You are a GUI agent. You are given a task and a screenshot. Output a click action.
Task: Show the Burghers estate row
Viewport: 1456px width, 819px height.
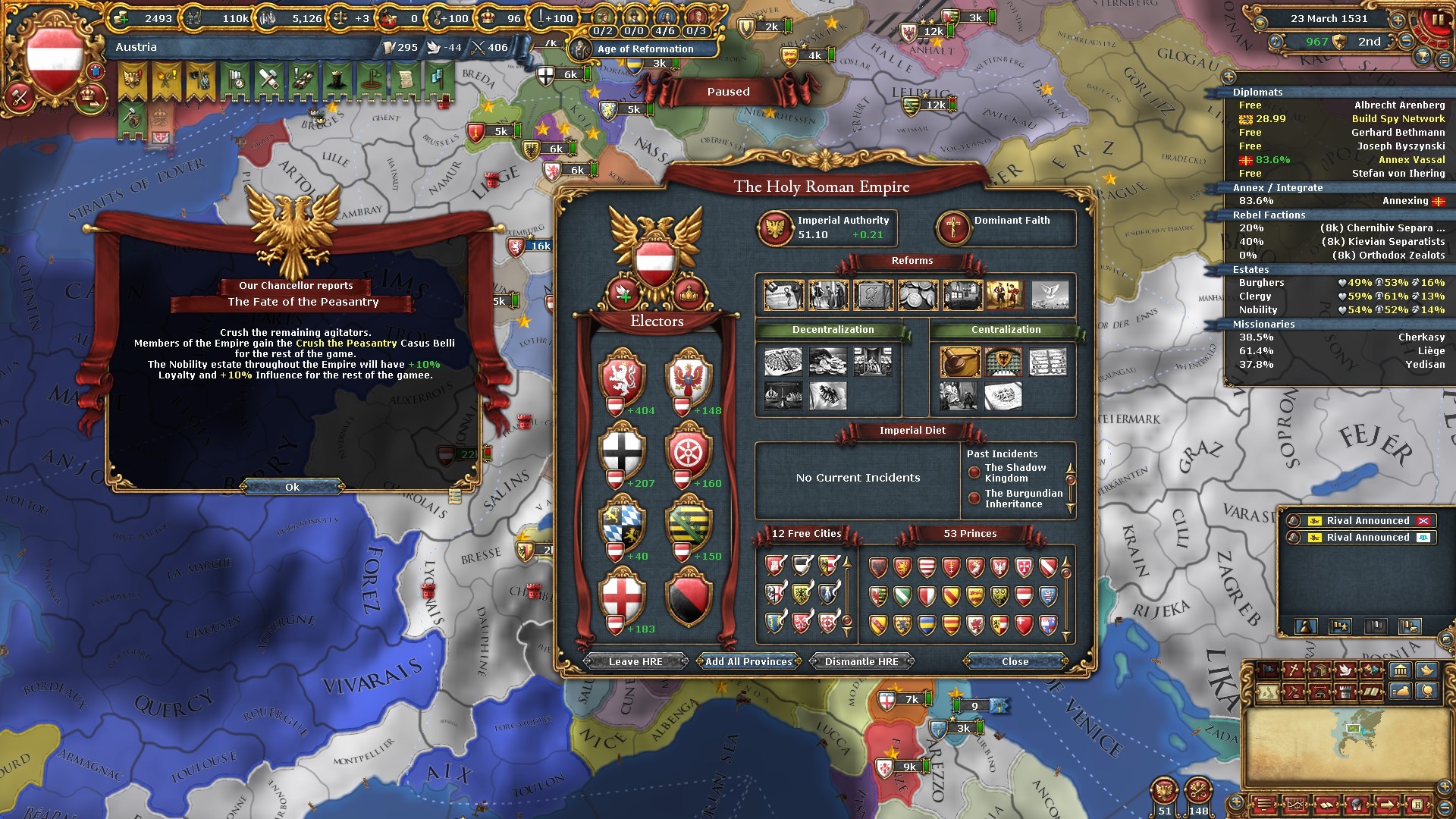point(1262,282)
